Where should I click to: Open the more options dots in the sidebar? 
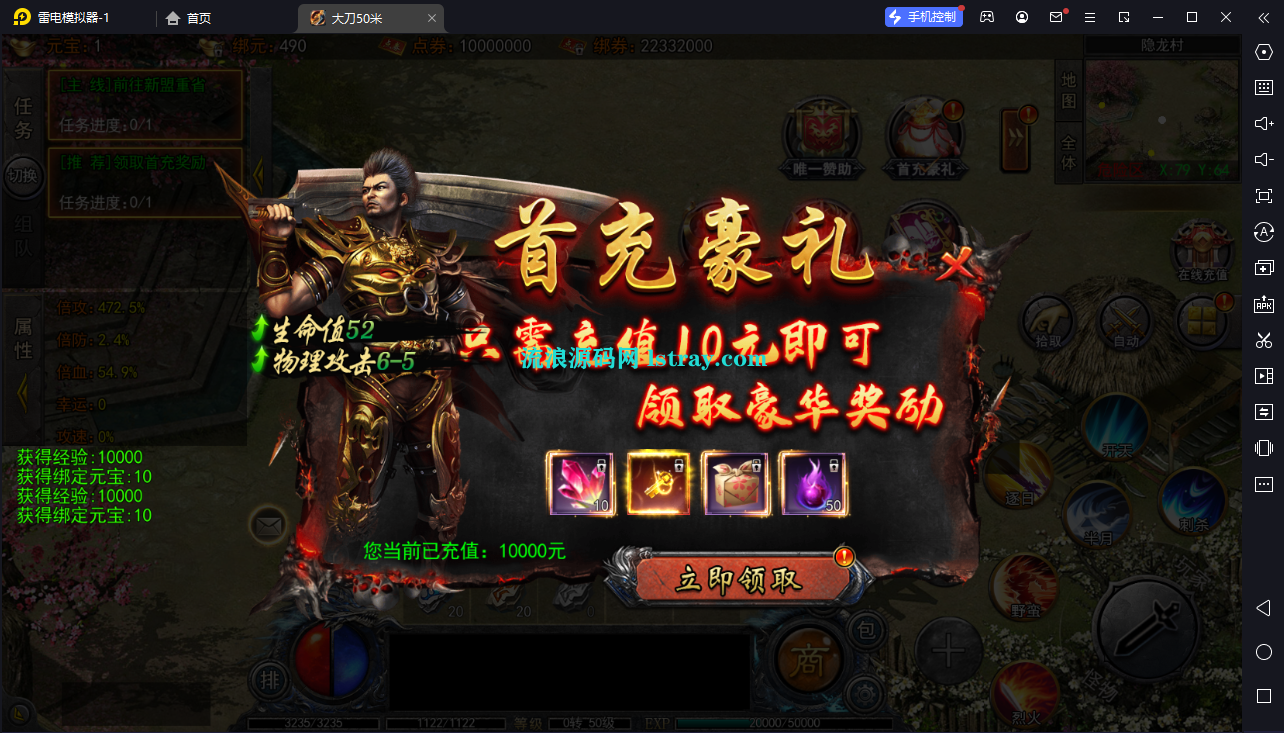[x=1264, y=483]
